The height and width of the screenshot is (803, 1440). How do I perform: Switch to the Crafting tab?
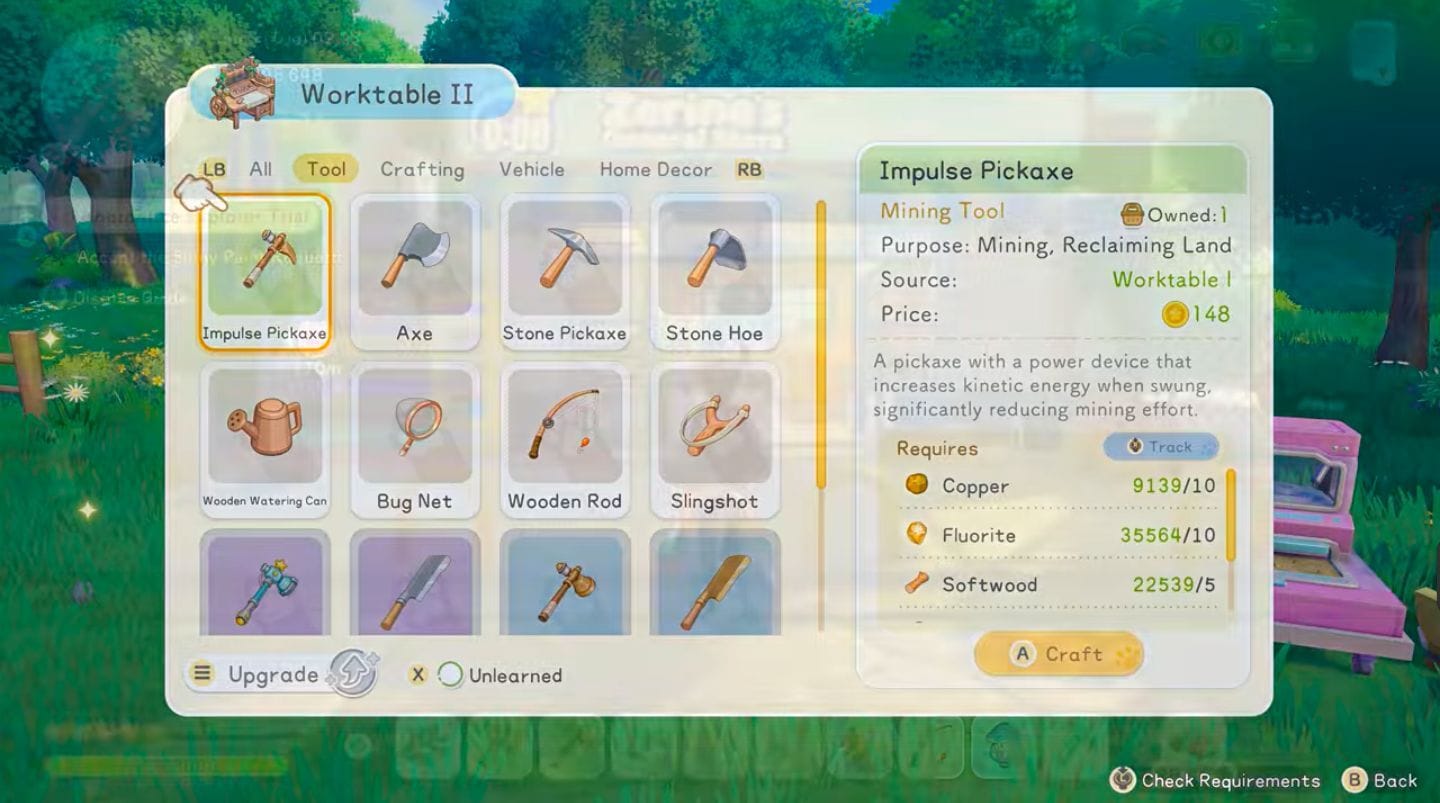[x=422, y=169]
